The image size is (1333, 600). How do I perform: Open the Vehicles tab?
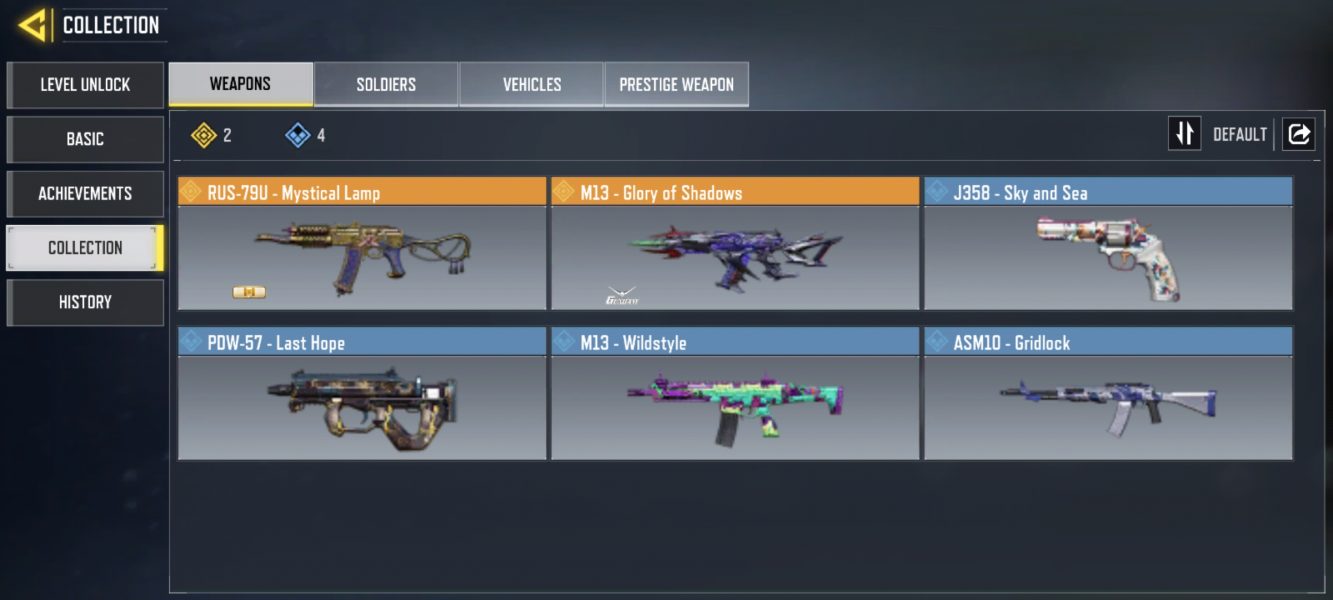coord(531,84)
